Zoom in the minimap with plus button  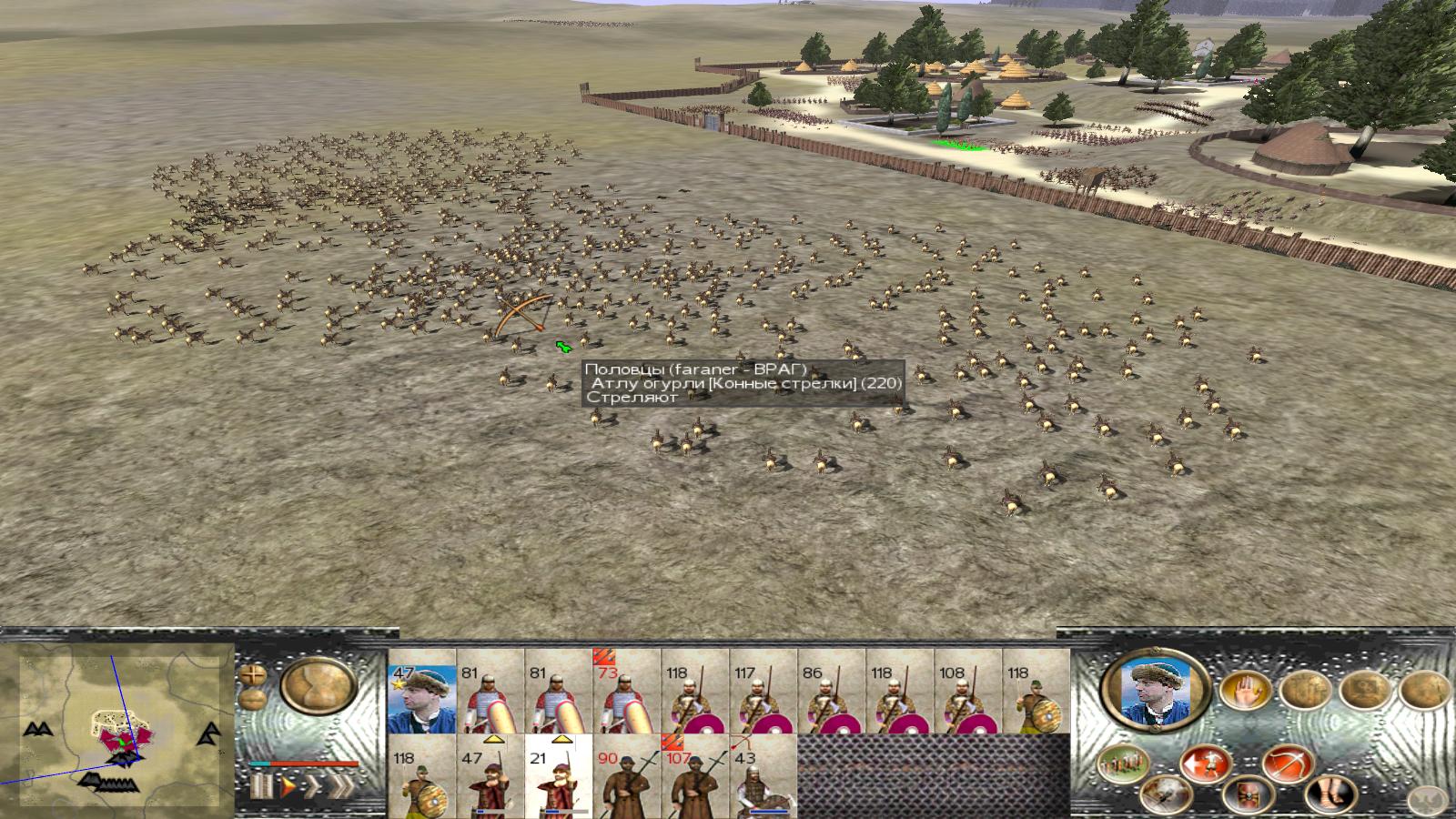click(252, 676)
